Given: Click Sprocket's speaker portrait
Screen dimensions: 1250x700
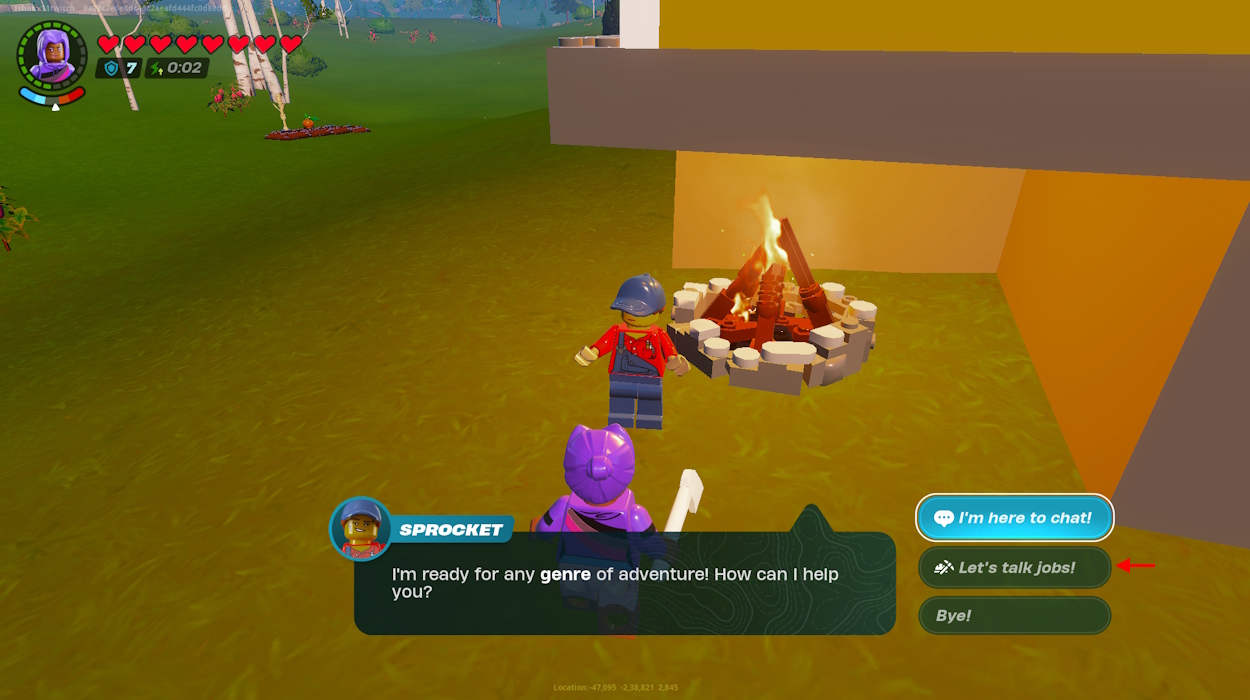Looking at the screenshot, I should coord(360,528).
